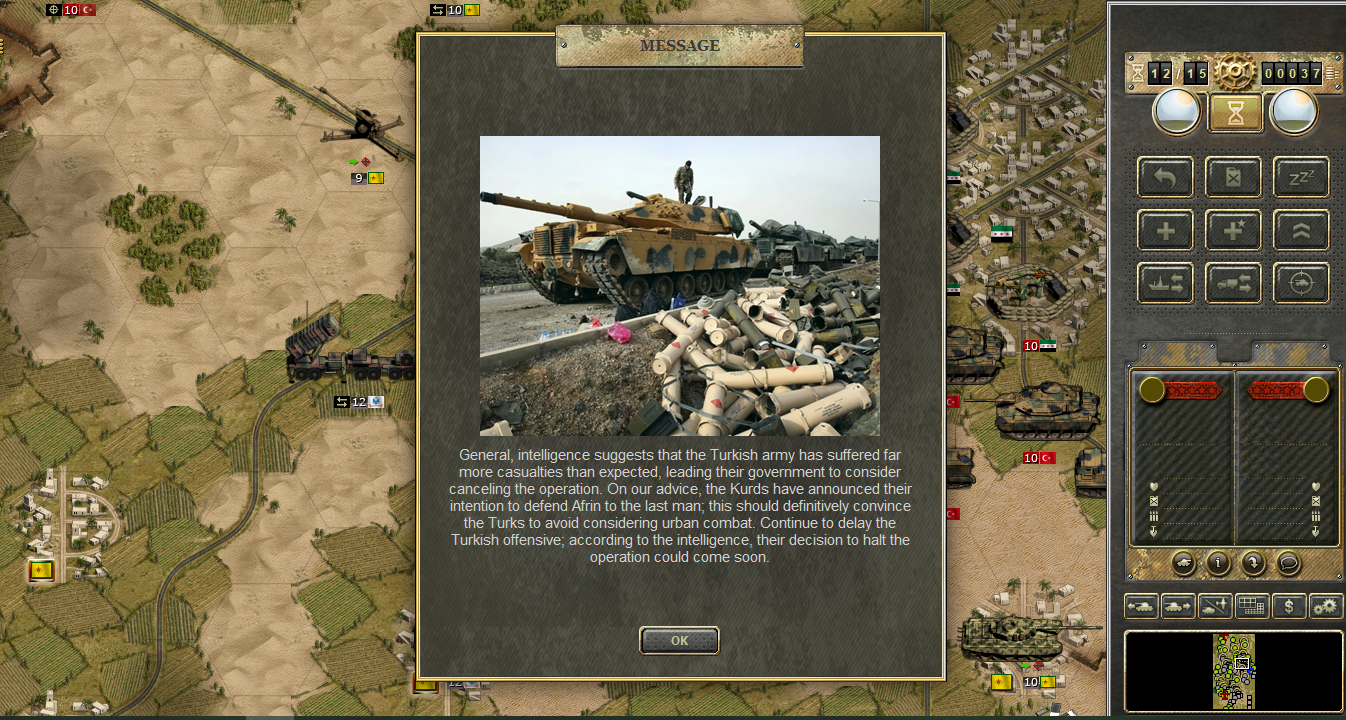
Task: Select elite replacements plus-star button
Action: pyautogui.click(x=1233, y=231)
